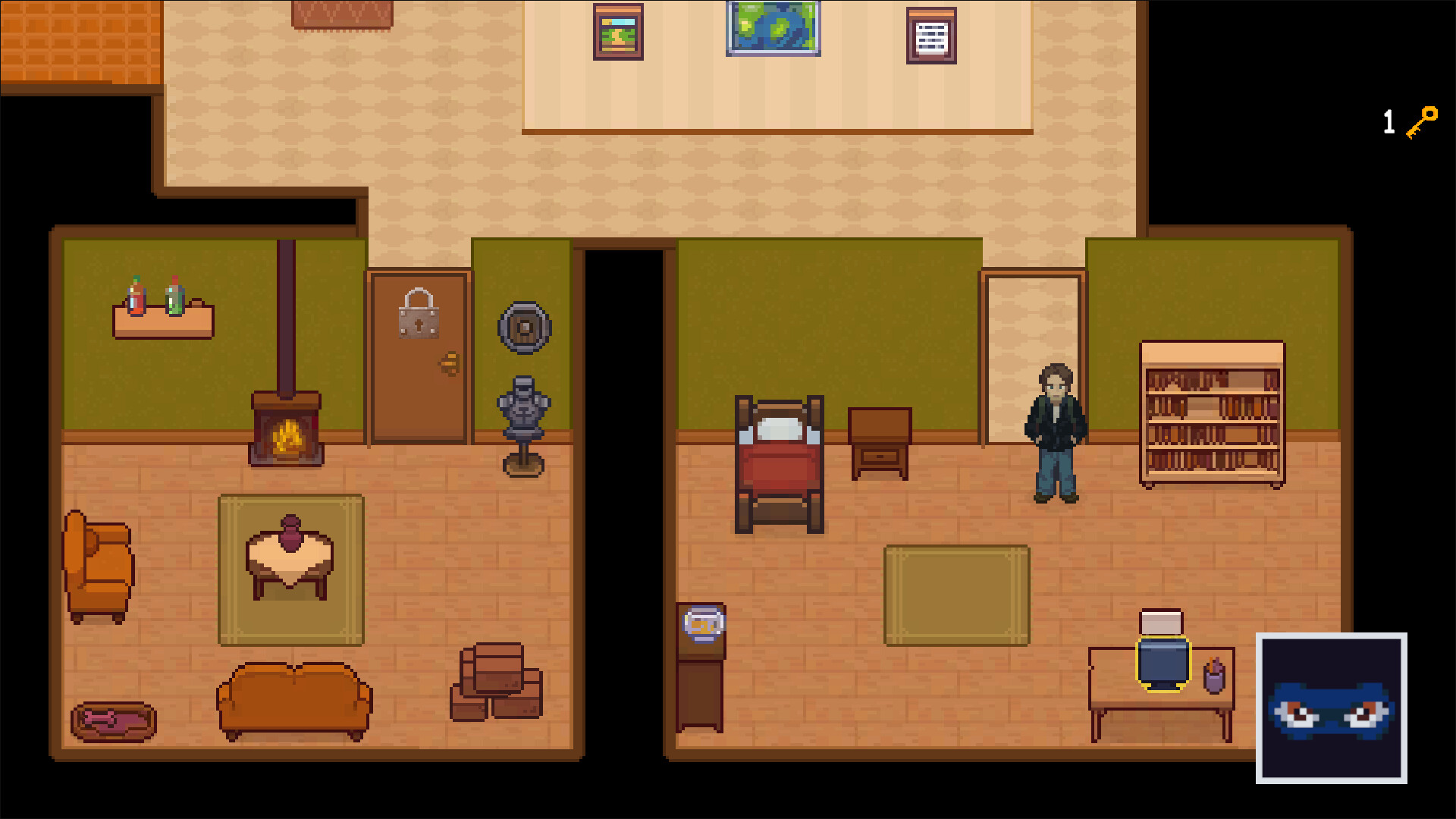Click the lit fireplace stove
The width and height of the screenshot is (1456, 819).
tap(286, 432)
